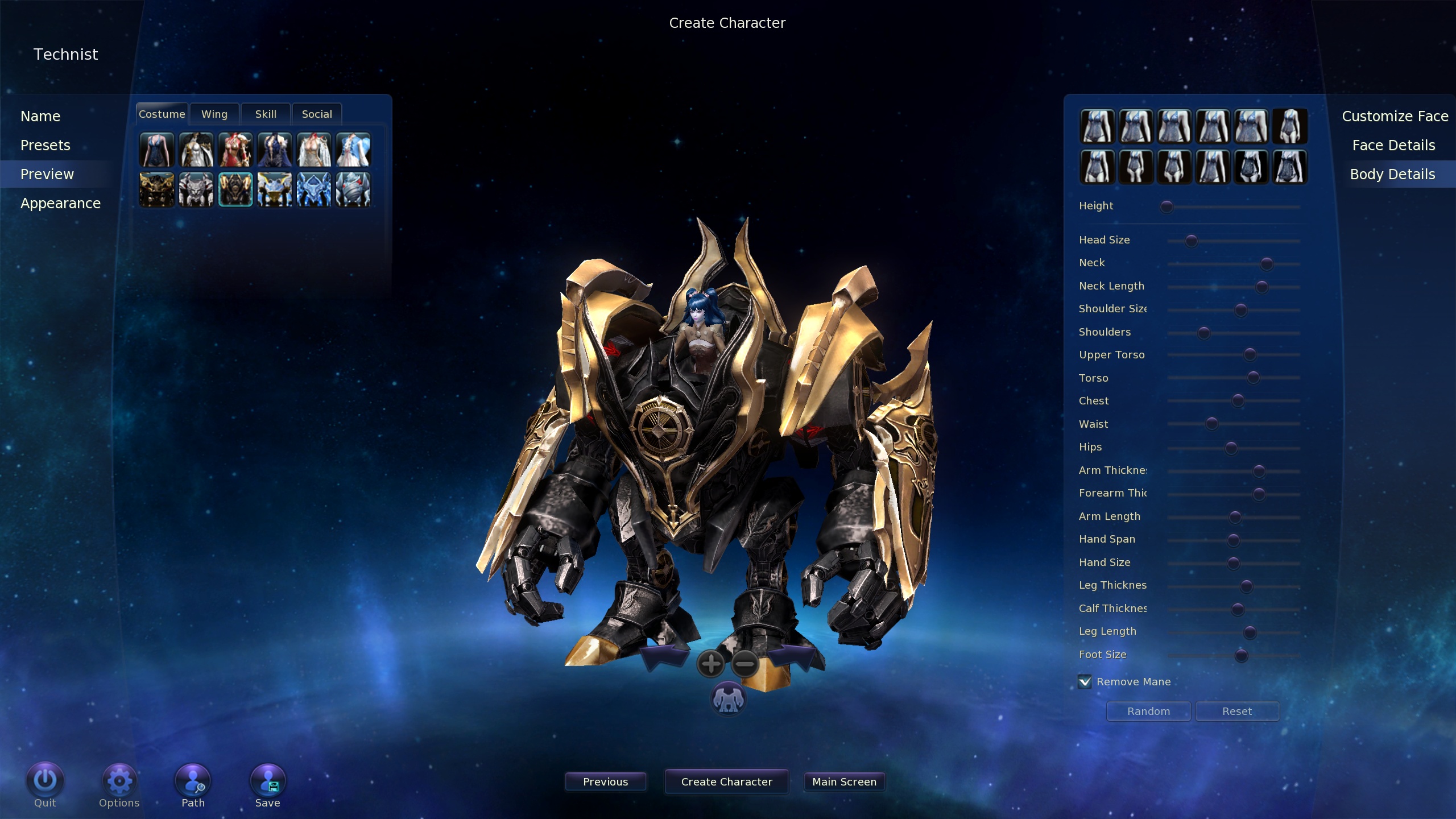Zoom out with the minus button
Screen dimensions: 1456x819
[x=744, y=664]
